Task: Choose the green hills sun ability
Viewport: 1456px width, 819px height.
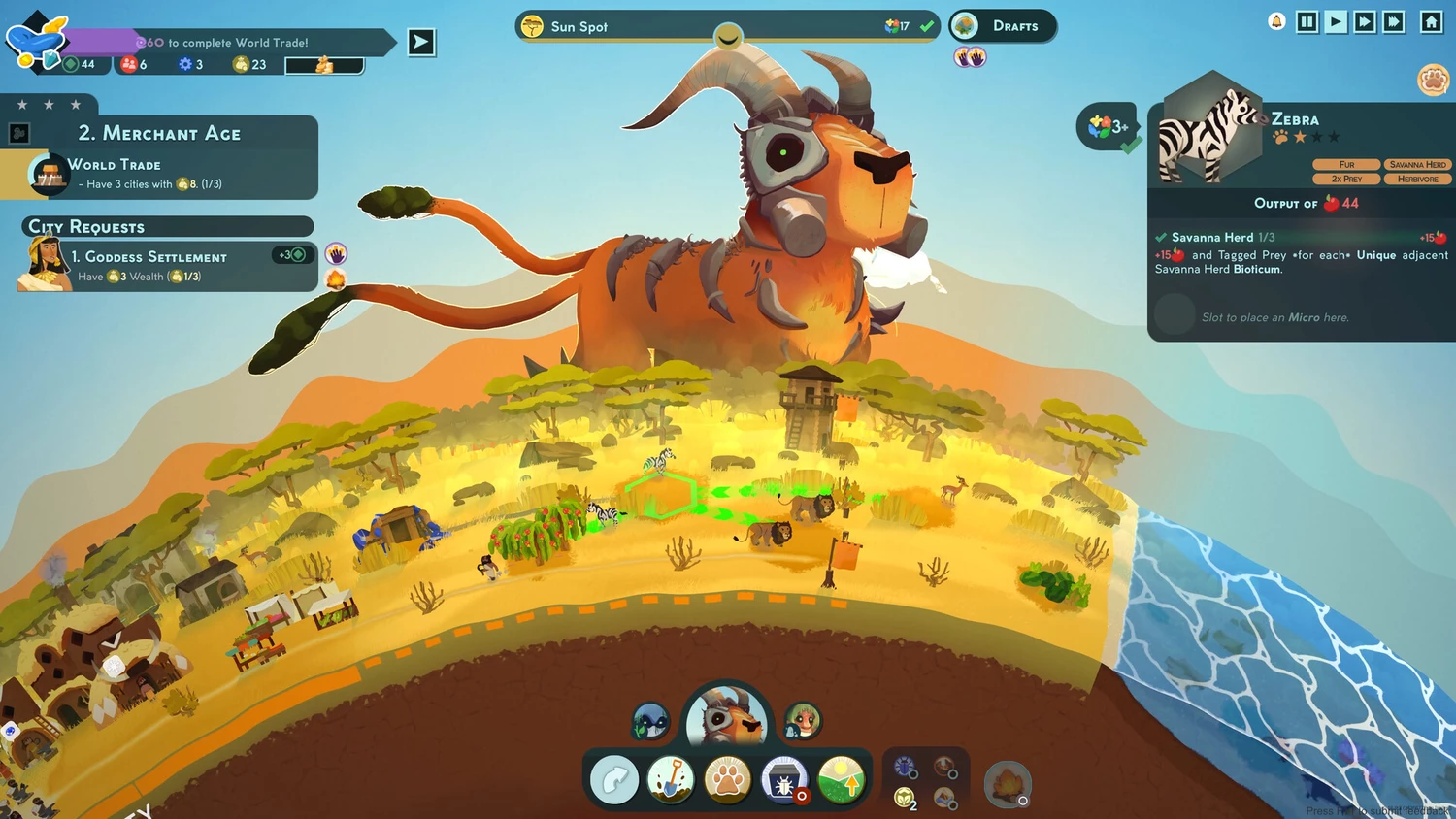Action: 841,779
